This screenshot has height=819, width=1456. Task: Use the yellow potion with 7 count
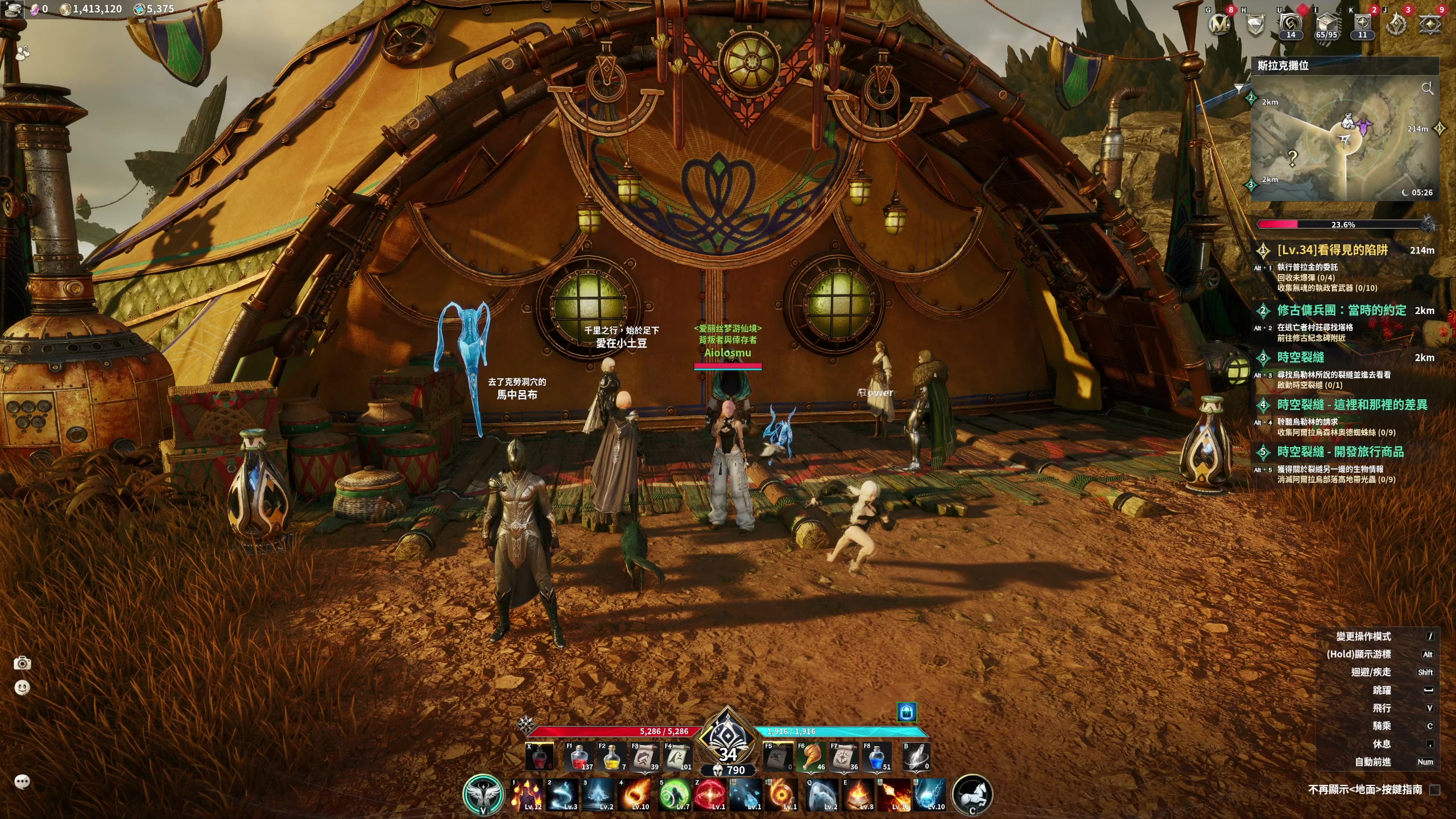[x=613, y=758]
